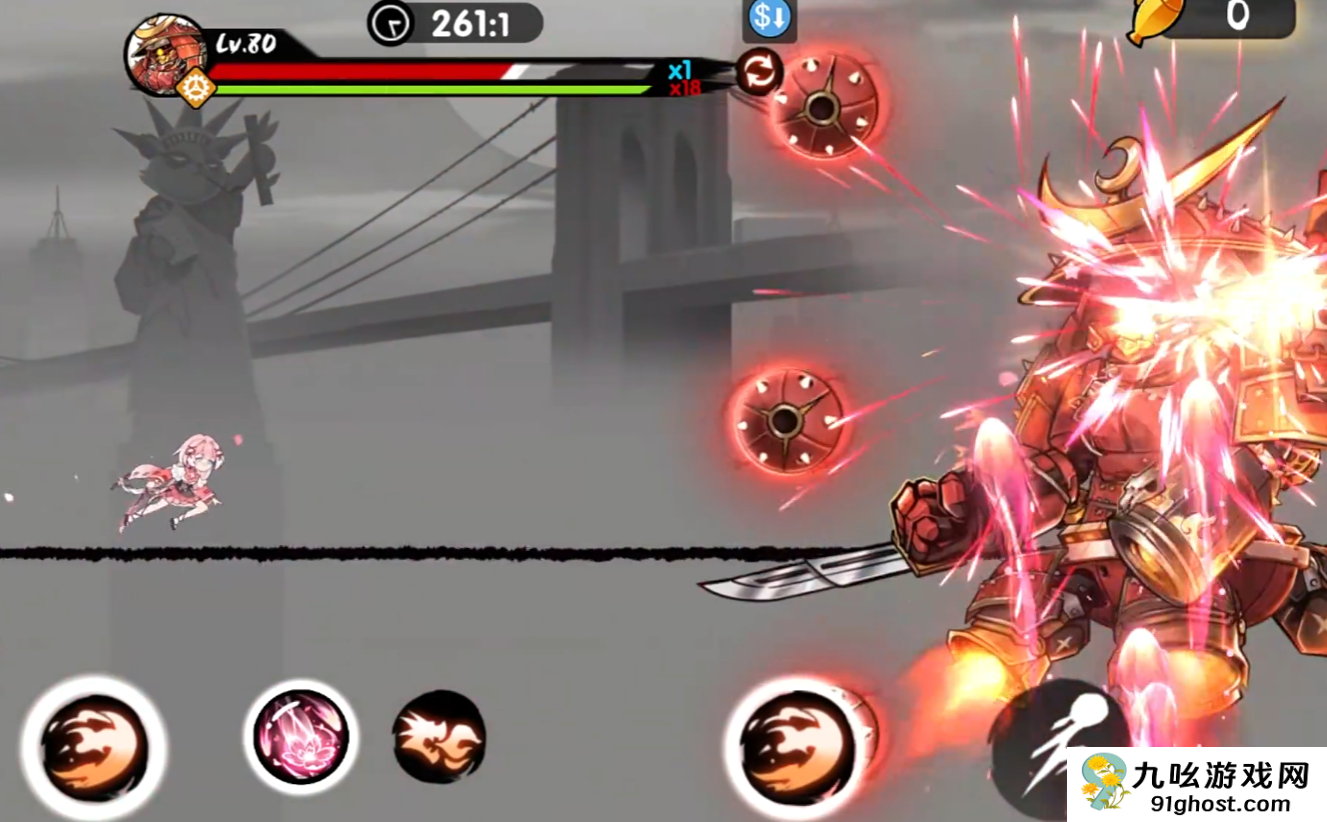Use the dark dragon flame skill
The width and height of the screenshot is (1327, 822).
click(x=438, y=737)
